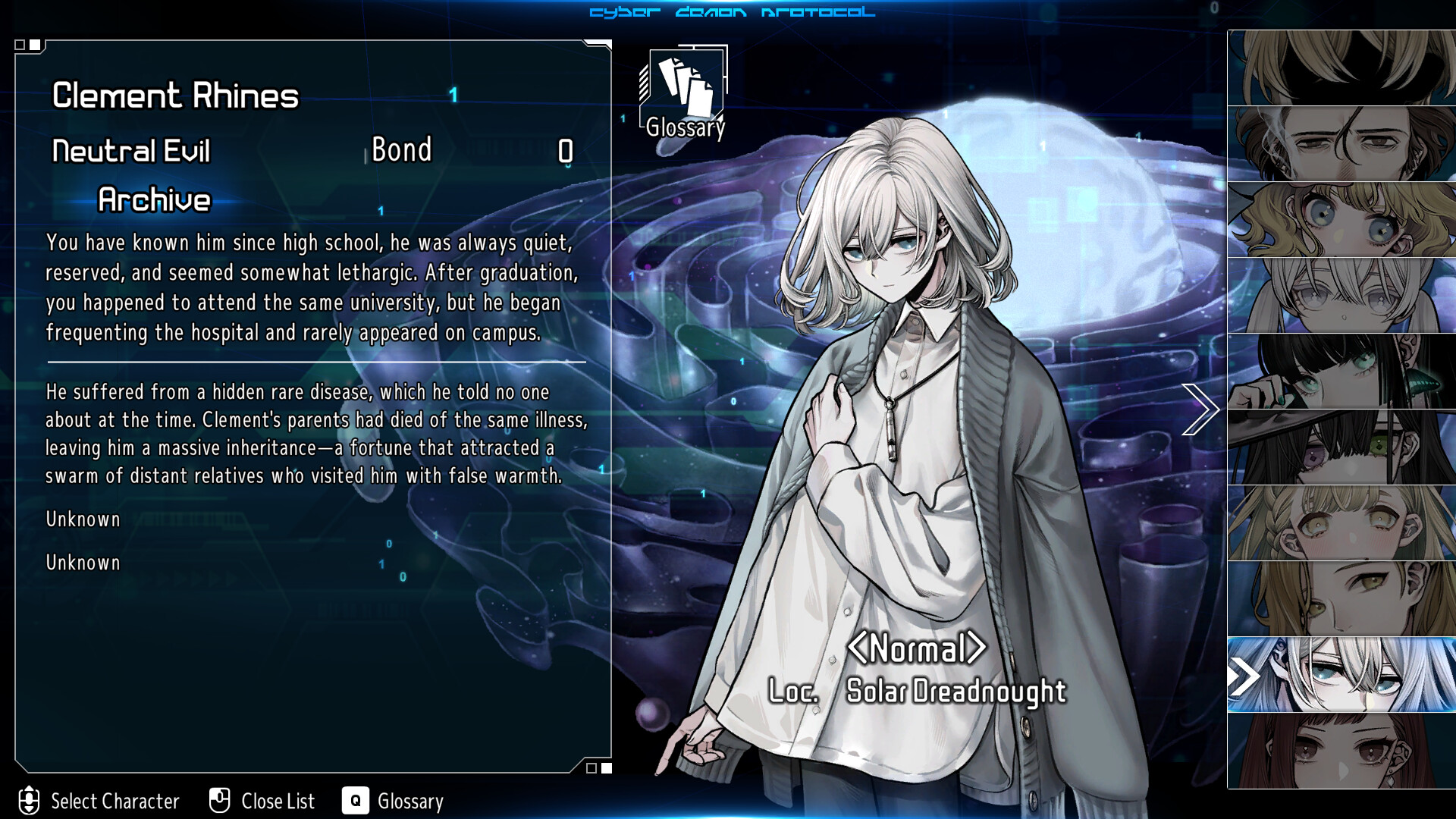Choose the portrait with purple and green eyes
The image size is (1456, 819).
(1341, 447)
